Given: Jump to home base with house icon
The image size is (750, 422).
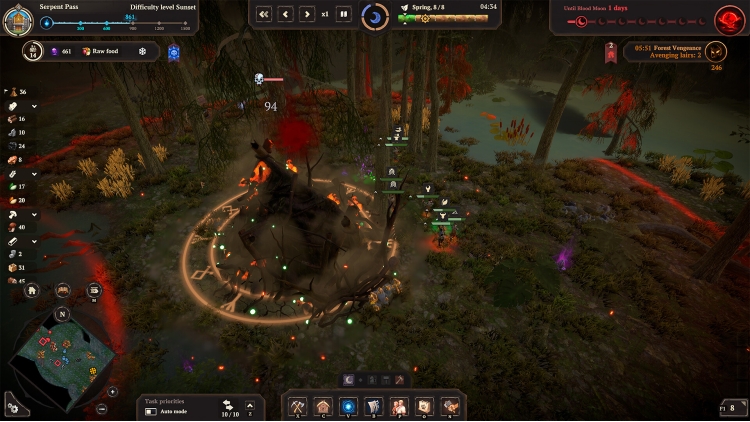Looking at the screenshot, I should 32,290.
